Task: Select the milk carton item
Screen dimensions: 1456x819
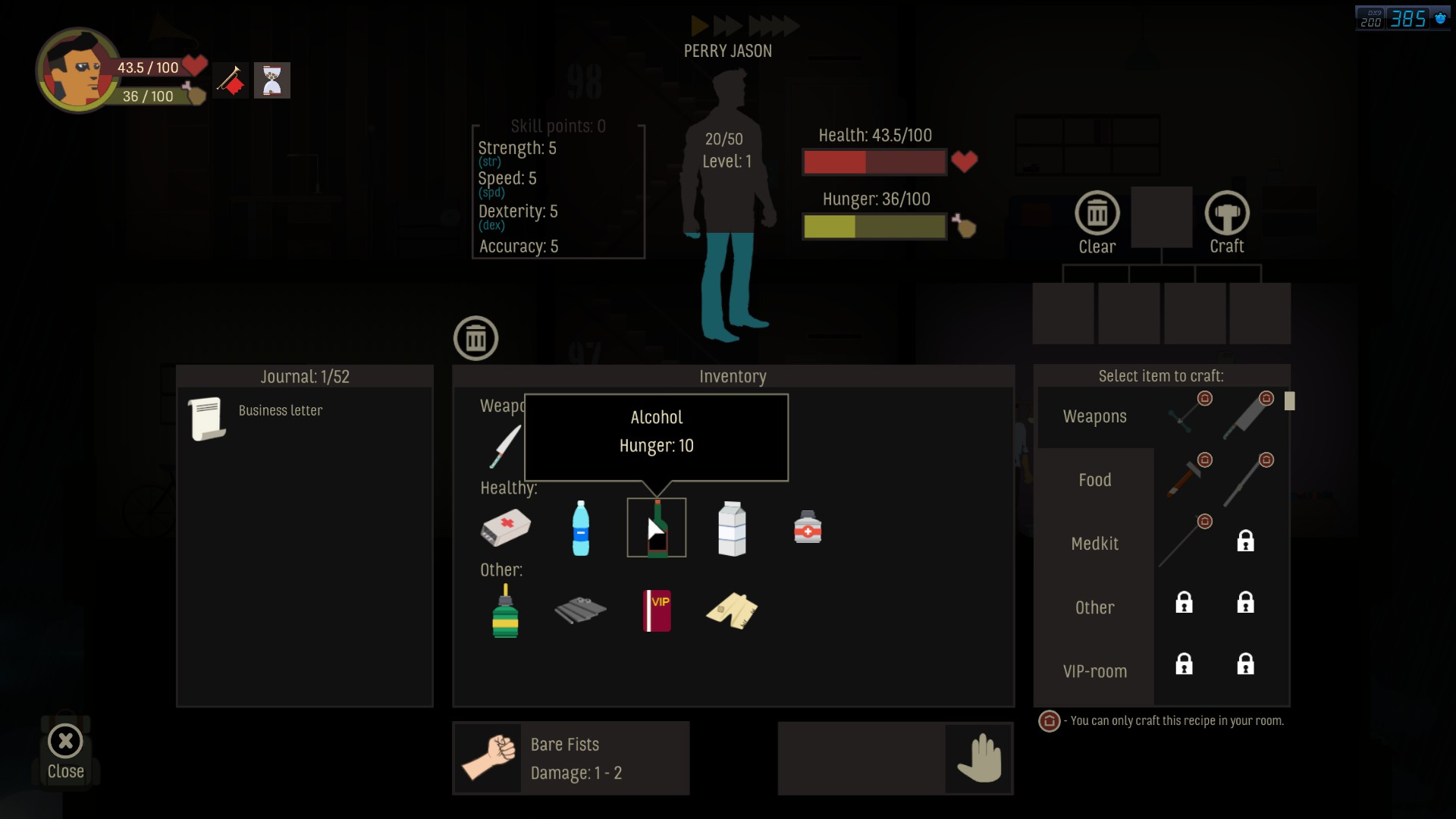Action: (732, 529)
